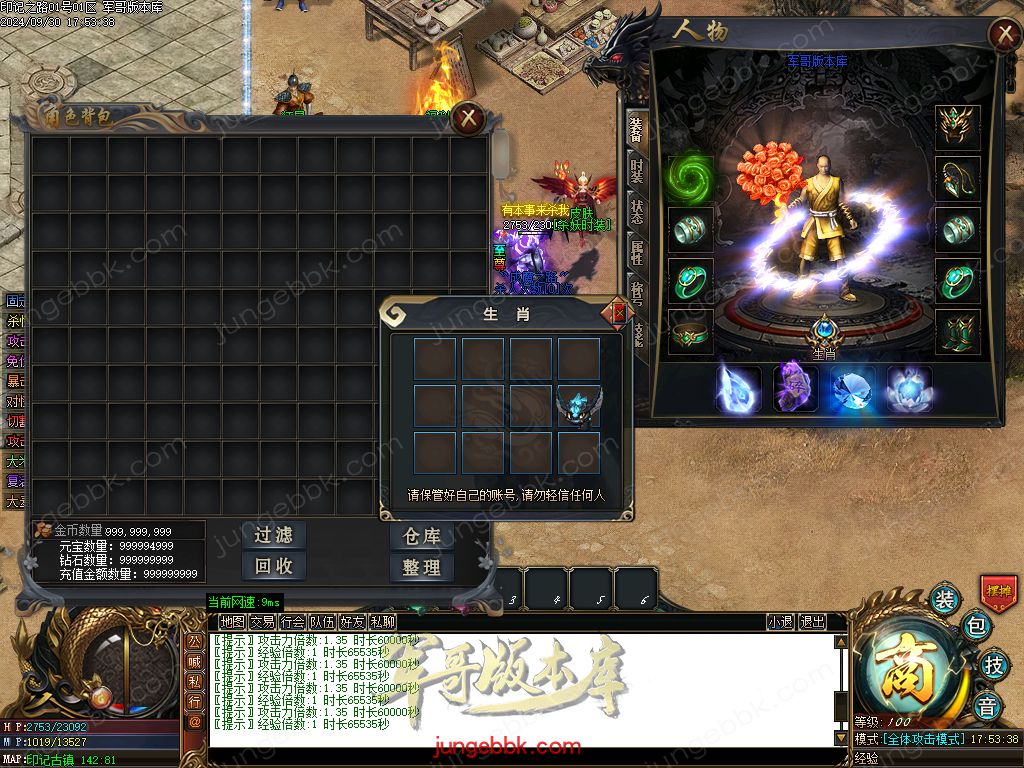1024x768 pixels.
Task: Close the 角色背包 inventory window
Action: tap(468, 119)
